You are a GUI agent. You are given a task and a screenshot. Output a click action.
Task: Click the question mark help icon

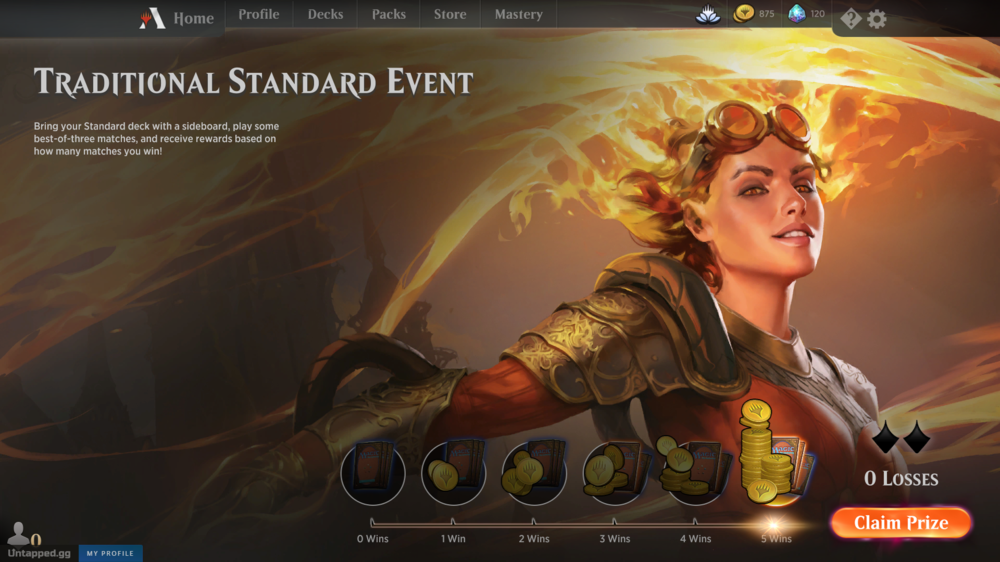[850, 19]
